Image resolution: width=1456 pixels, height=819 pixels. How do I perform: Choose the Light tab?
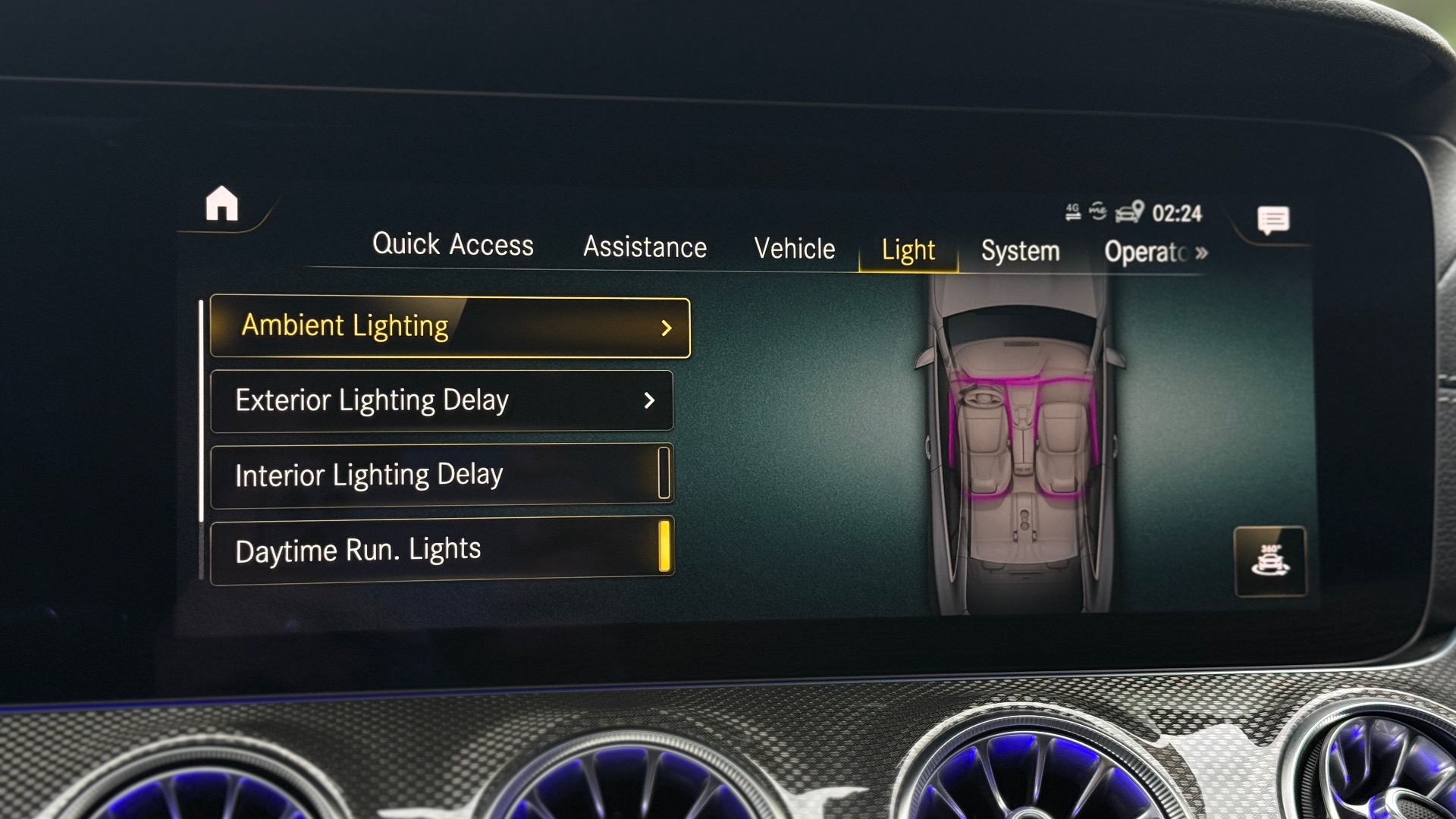click(908, 250)
